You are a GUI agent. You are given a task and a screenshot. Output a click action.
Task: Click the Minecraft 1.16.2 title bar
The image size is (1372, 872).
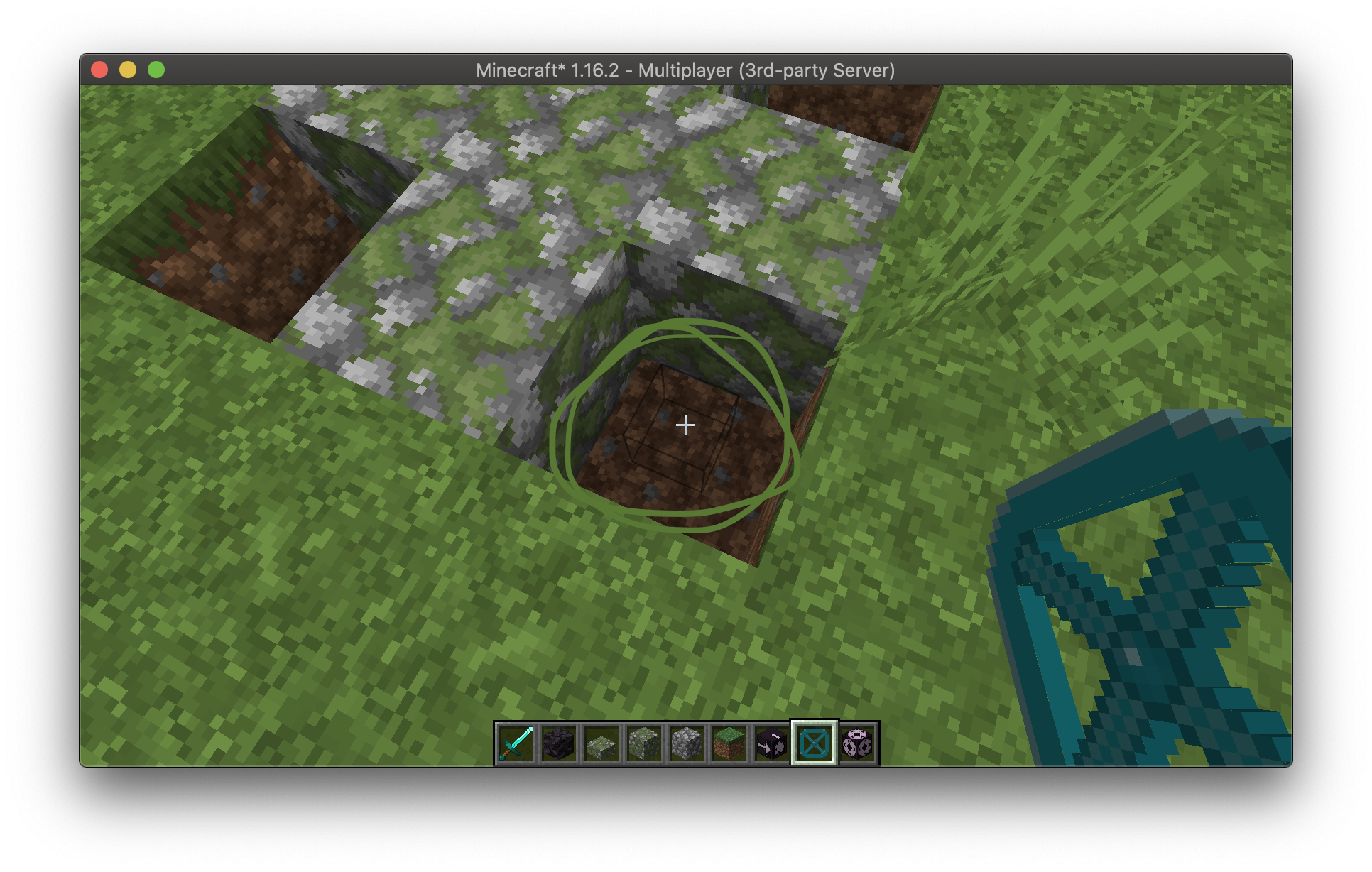[x=686, y=70]
